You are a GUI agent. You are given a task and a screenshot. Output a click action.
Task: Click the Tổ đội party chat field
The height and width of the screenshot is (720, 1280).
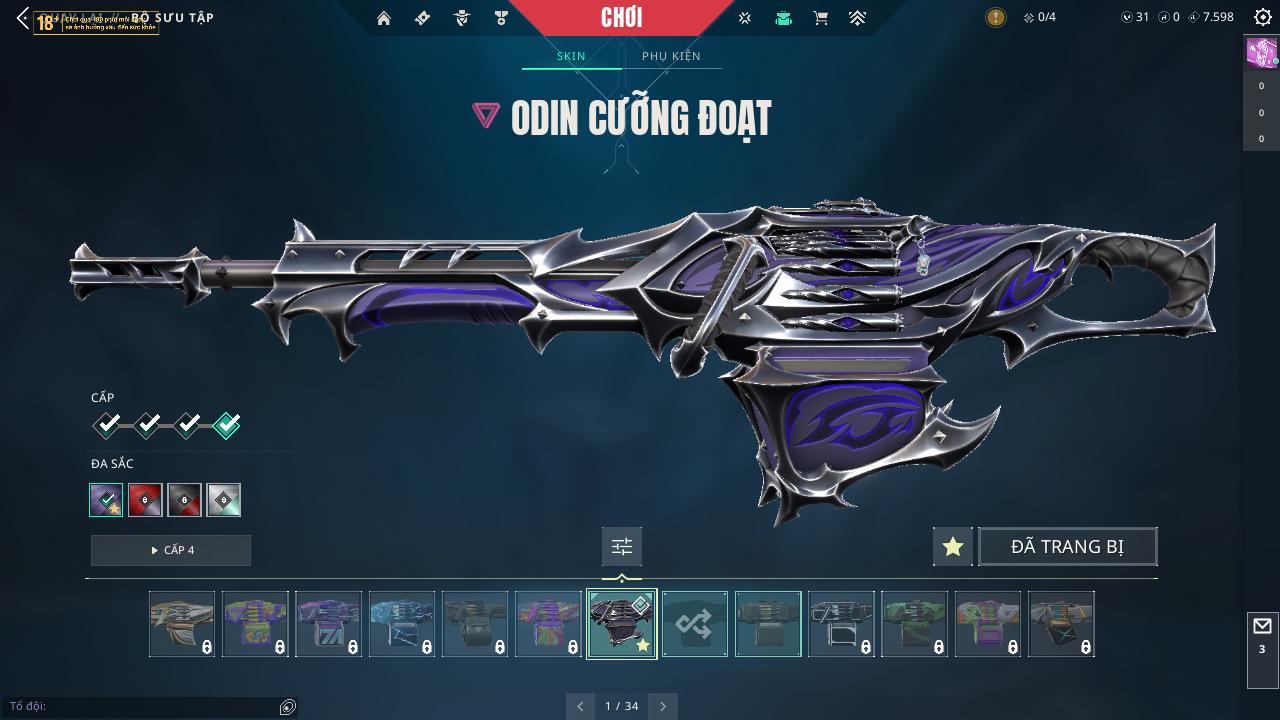140,707
